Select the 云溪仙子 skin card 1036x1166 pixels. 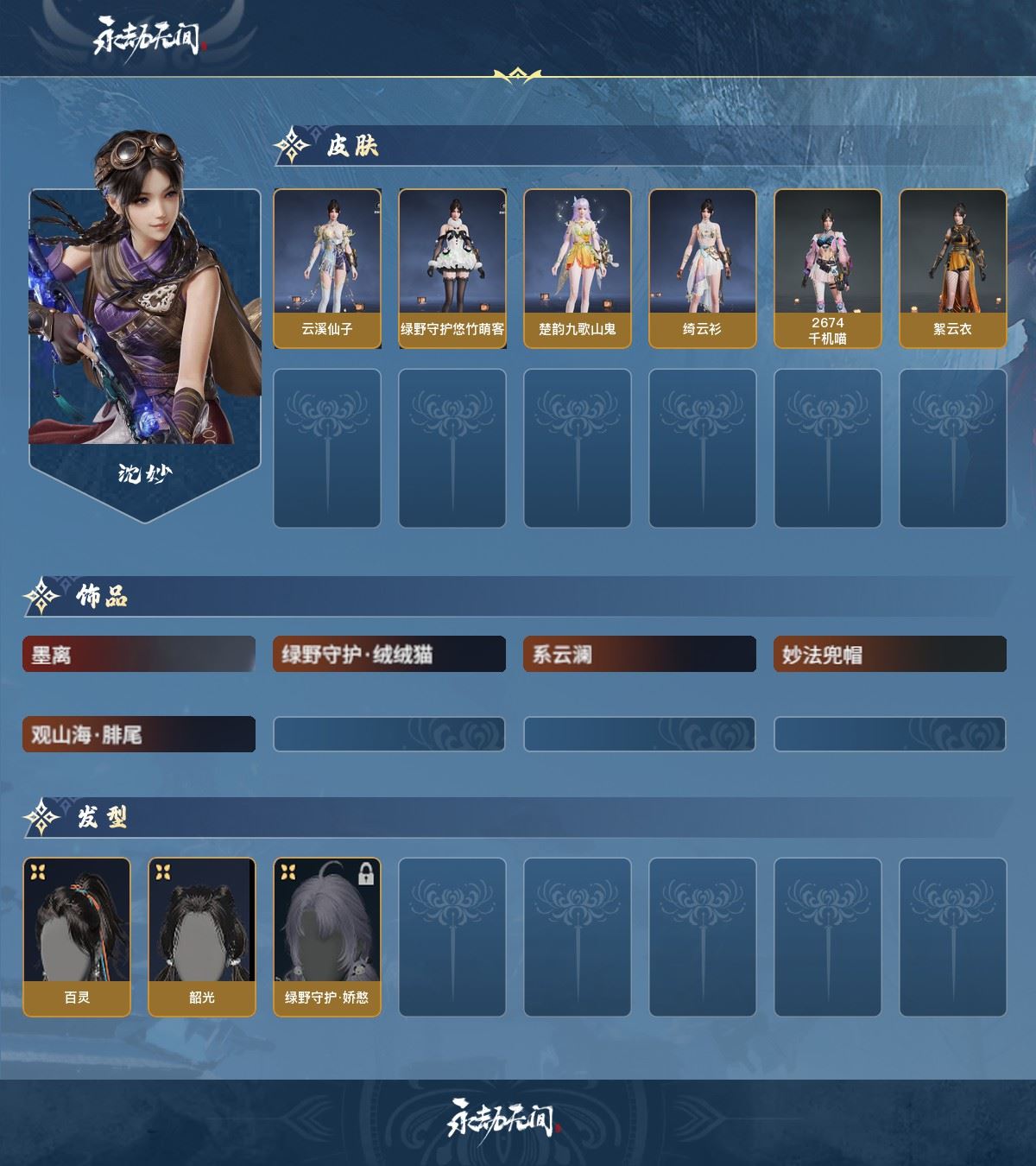pos(327,269)
